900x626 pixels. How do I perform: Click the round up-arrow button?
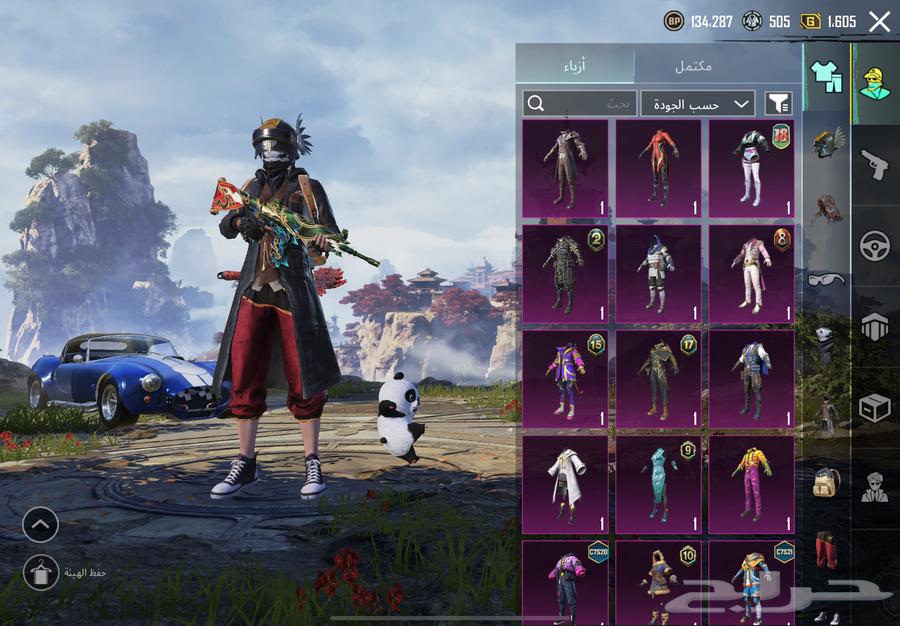coord(41,524)
